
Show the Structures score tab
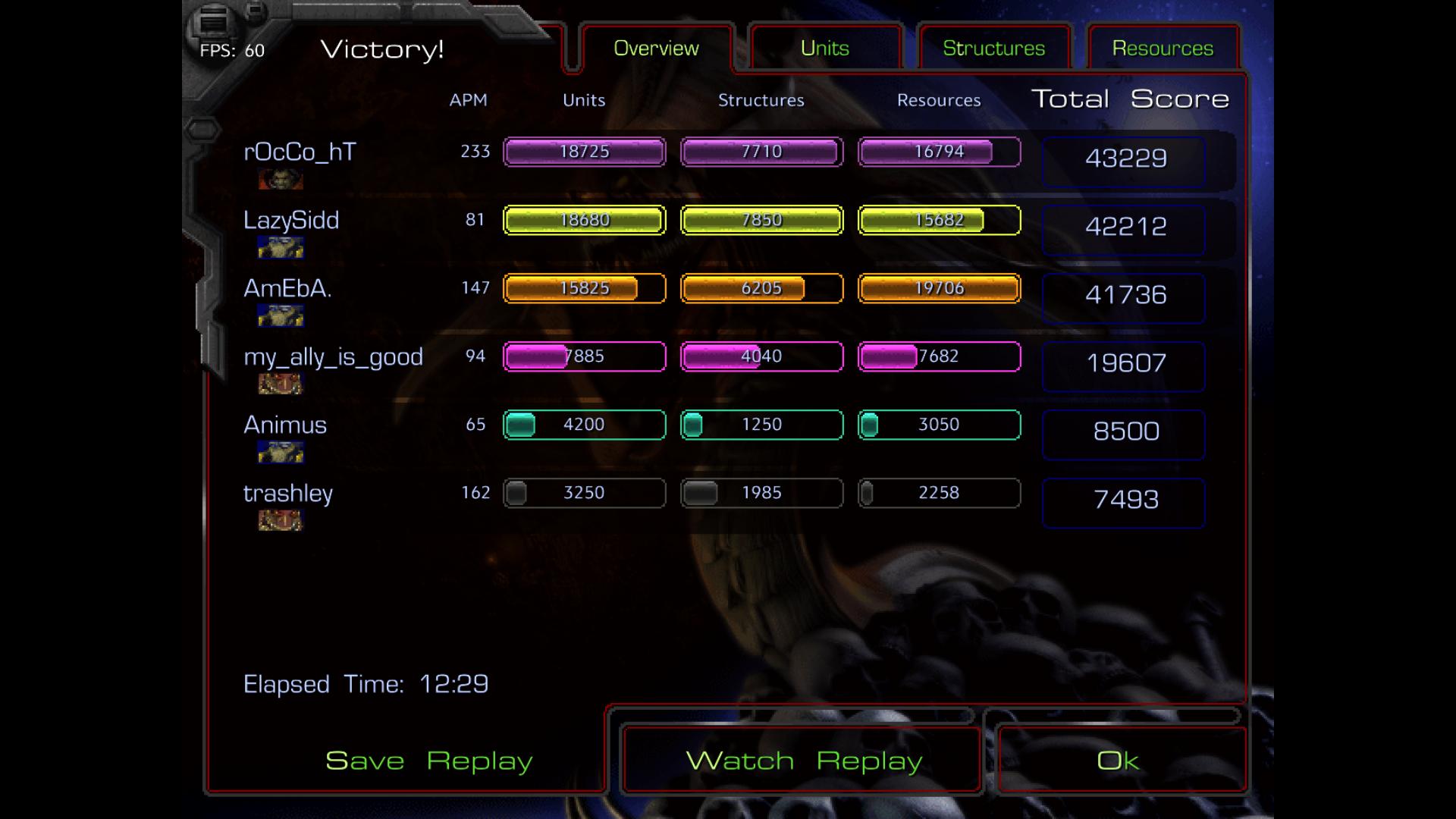click(993, 49)
